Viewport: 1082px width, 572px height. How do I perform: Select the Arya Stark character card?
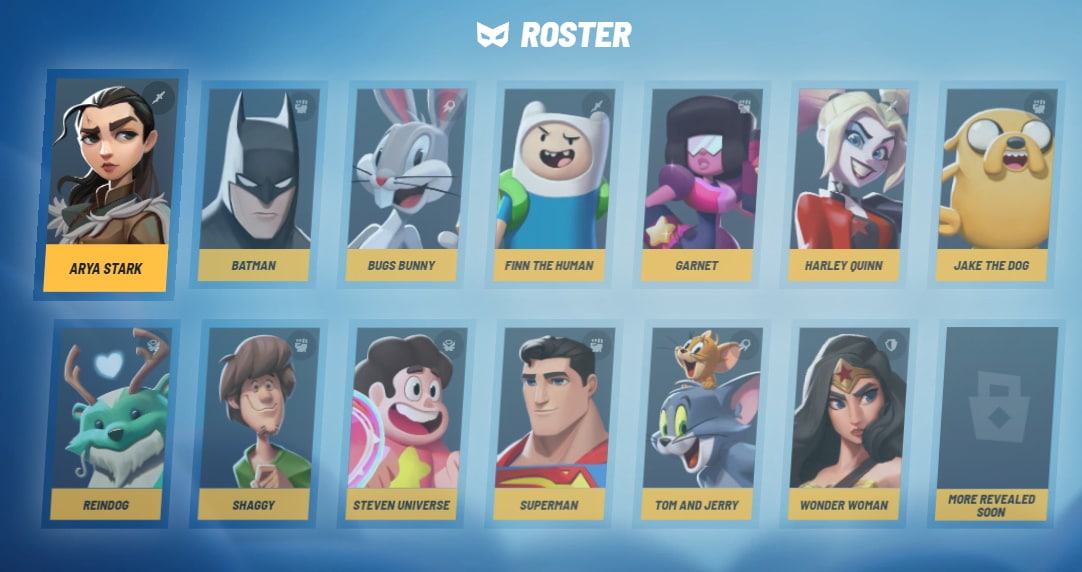point(106,185)
